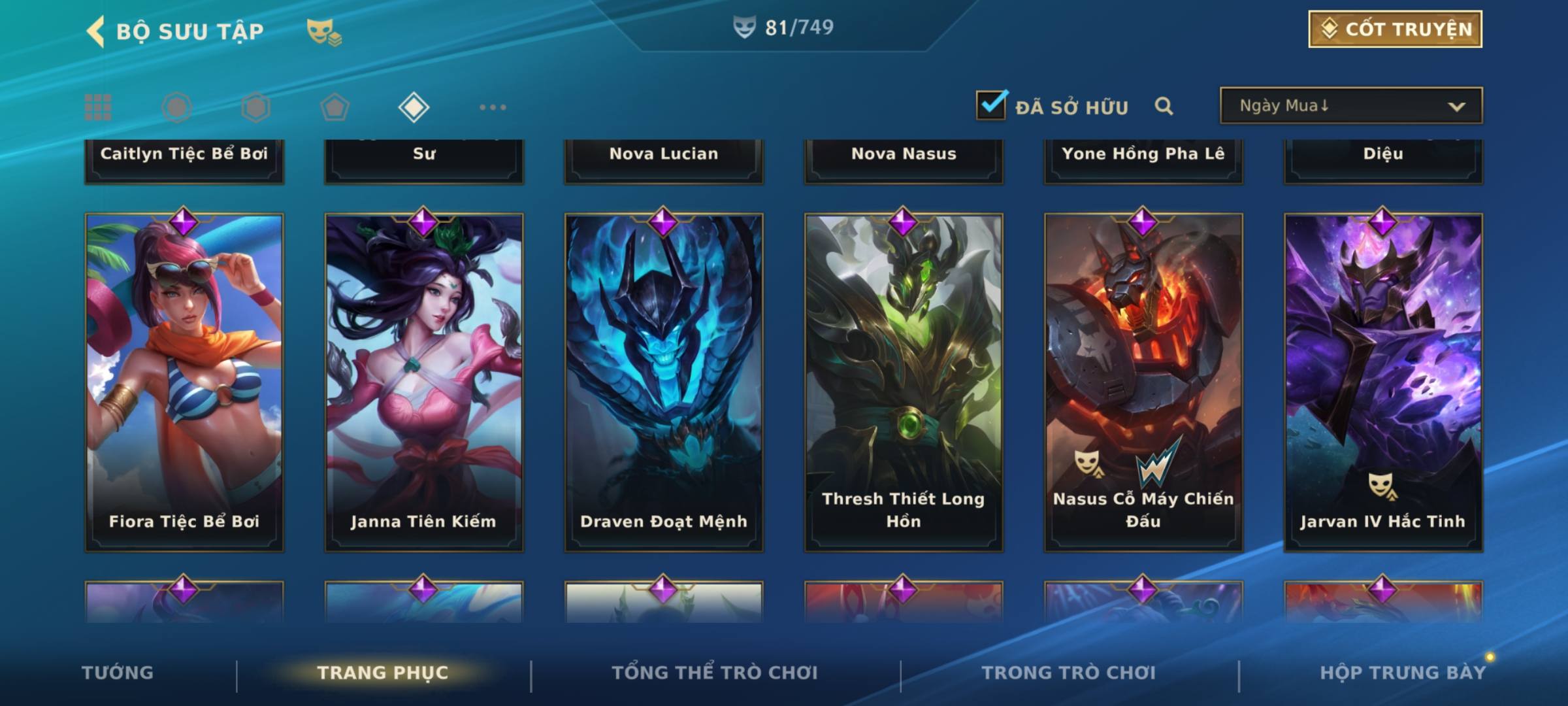Go back from the Bộ Sưu Tập screen

96,31
